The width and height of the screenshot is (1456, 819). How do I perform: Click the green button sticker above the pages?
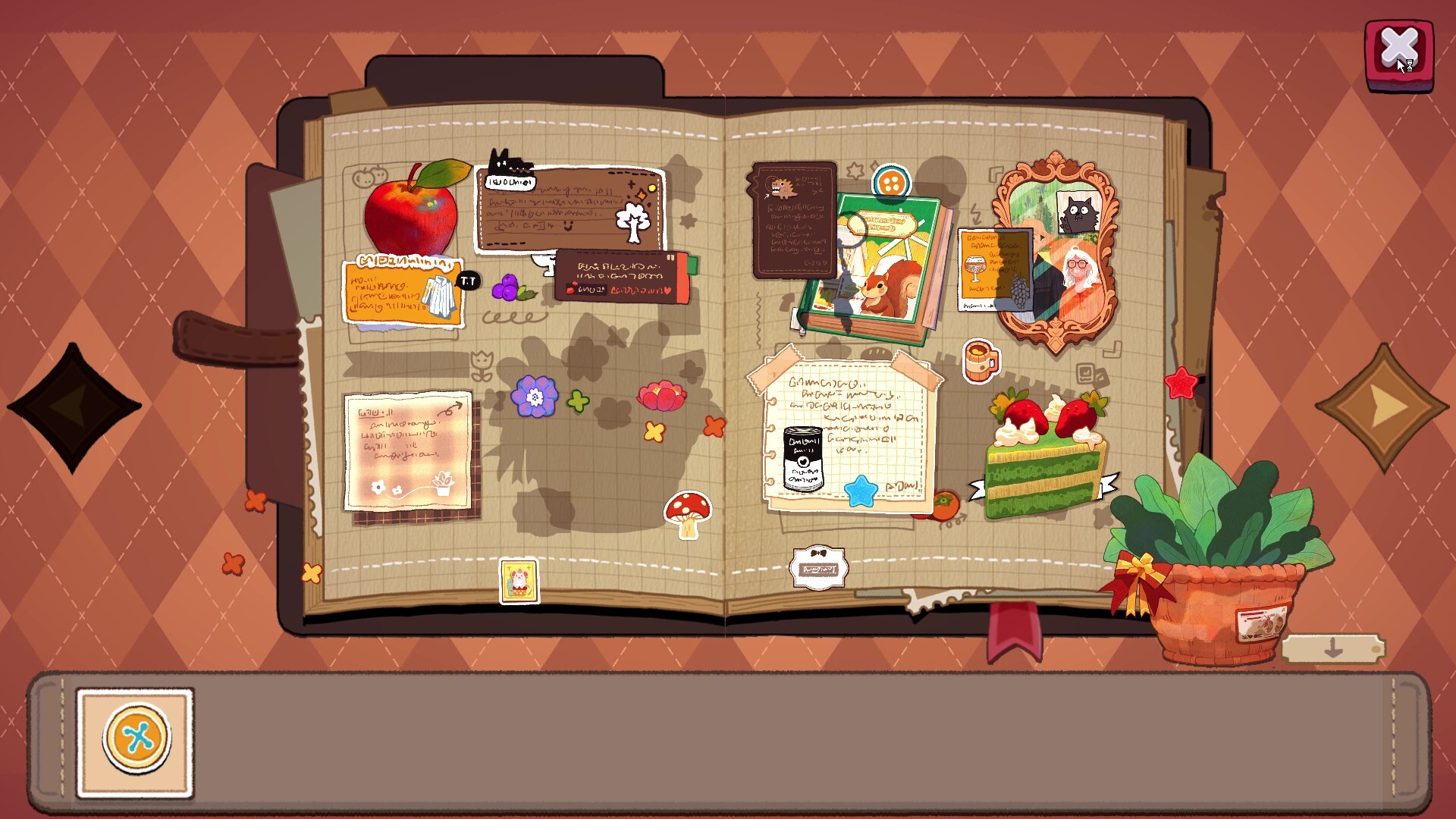891,182
